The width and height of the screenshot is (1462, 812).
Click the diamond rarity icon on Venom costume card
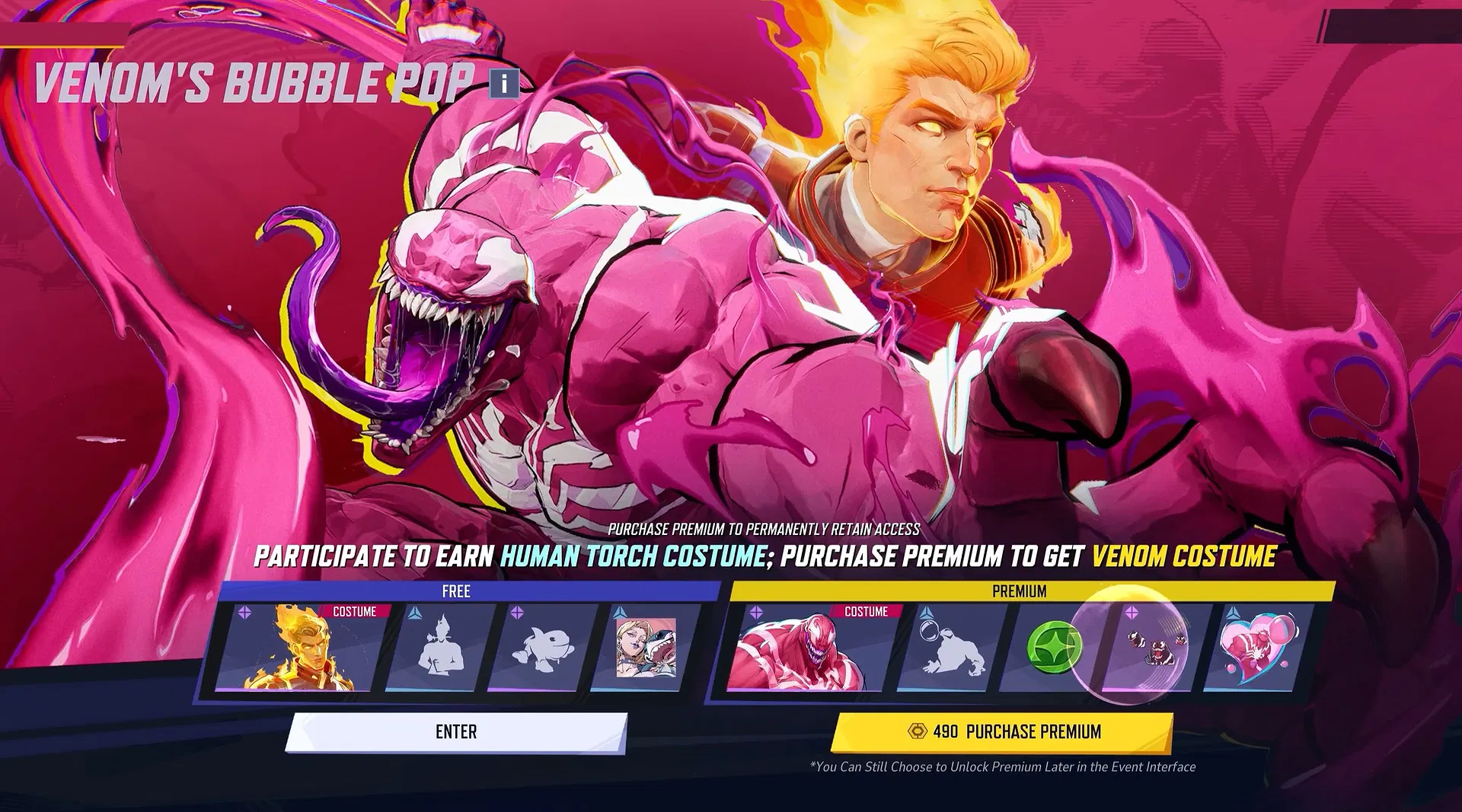[x=756, y=611]
